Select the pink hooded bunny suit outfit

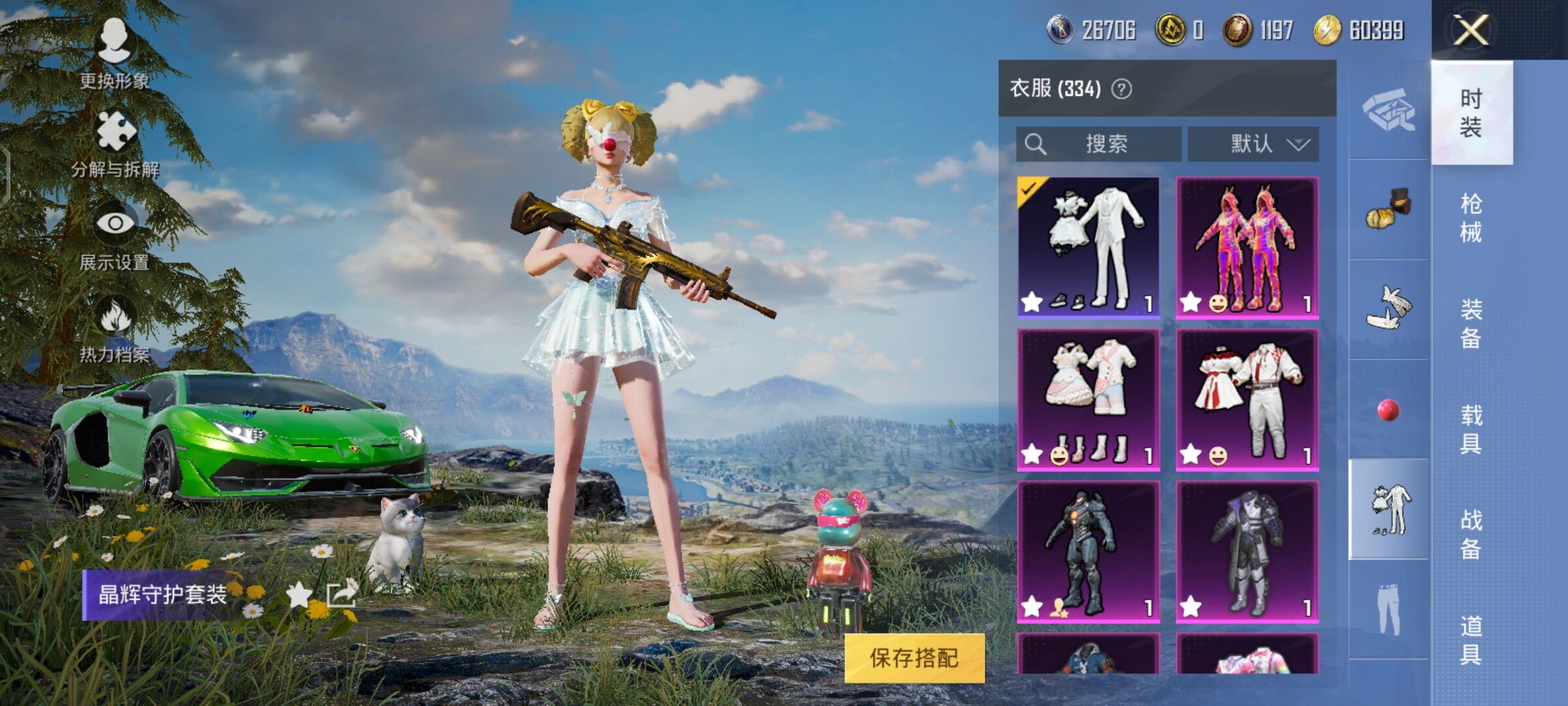tap(1247, 247)
